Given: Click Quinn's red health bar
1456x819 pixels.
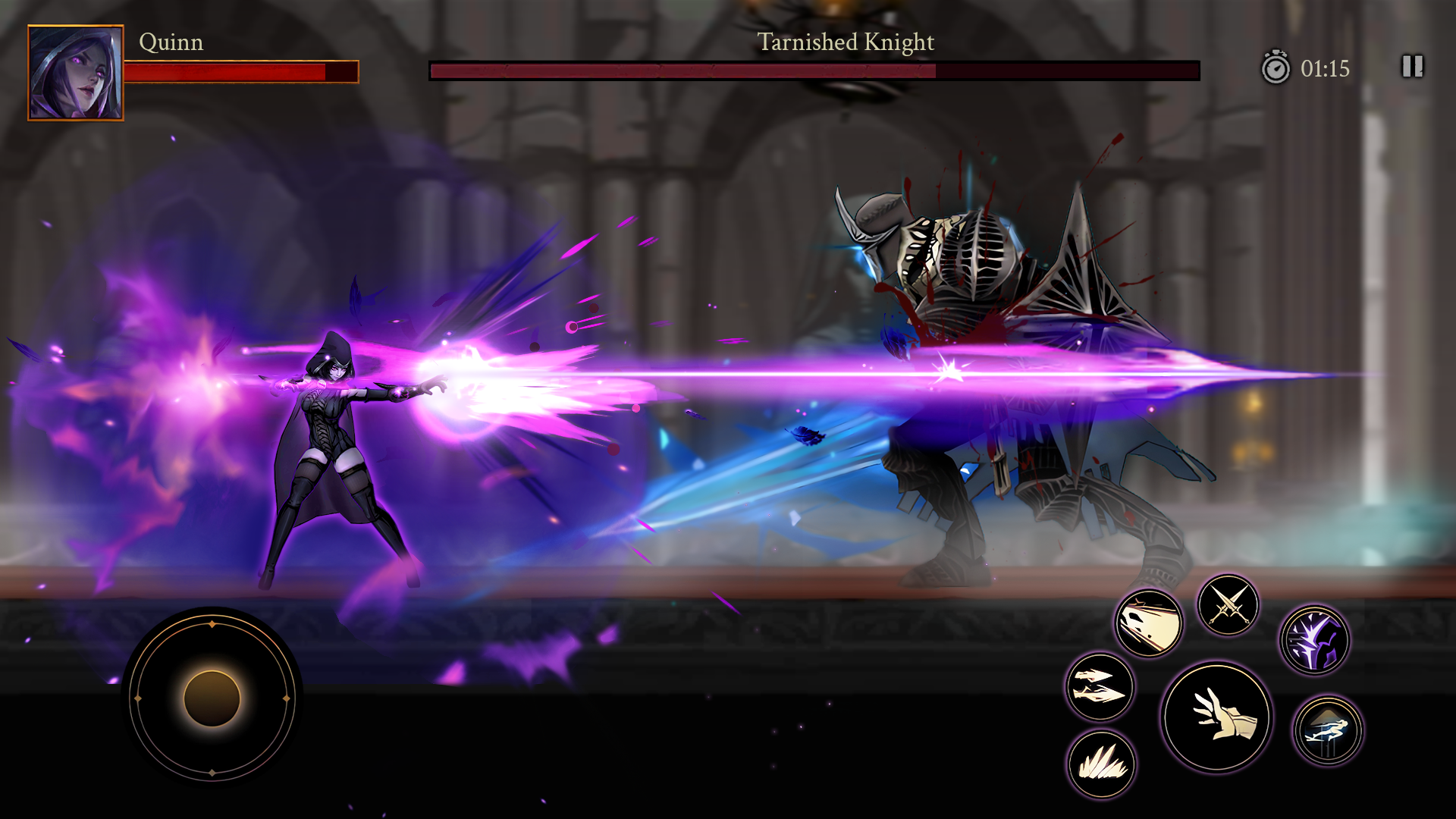Looking at the screenshot, I should click(x=241, y=72).
